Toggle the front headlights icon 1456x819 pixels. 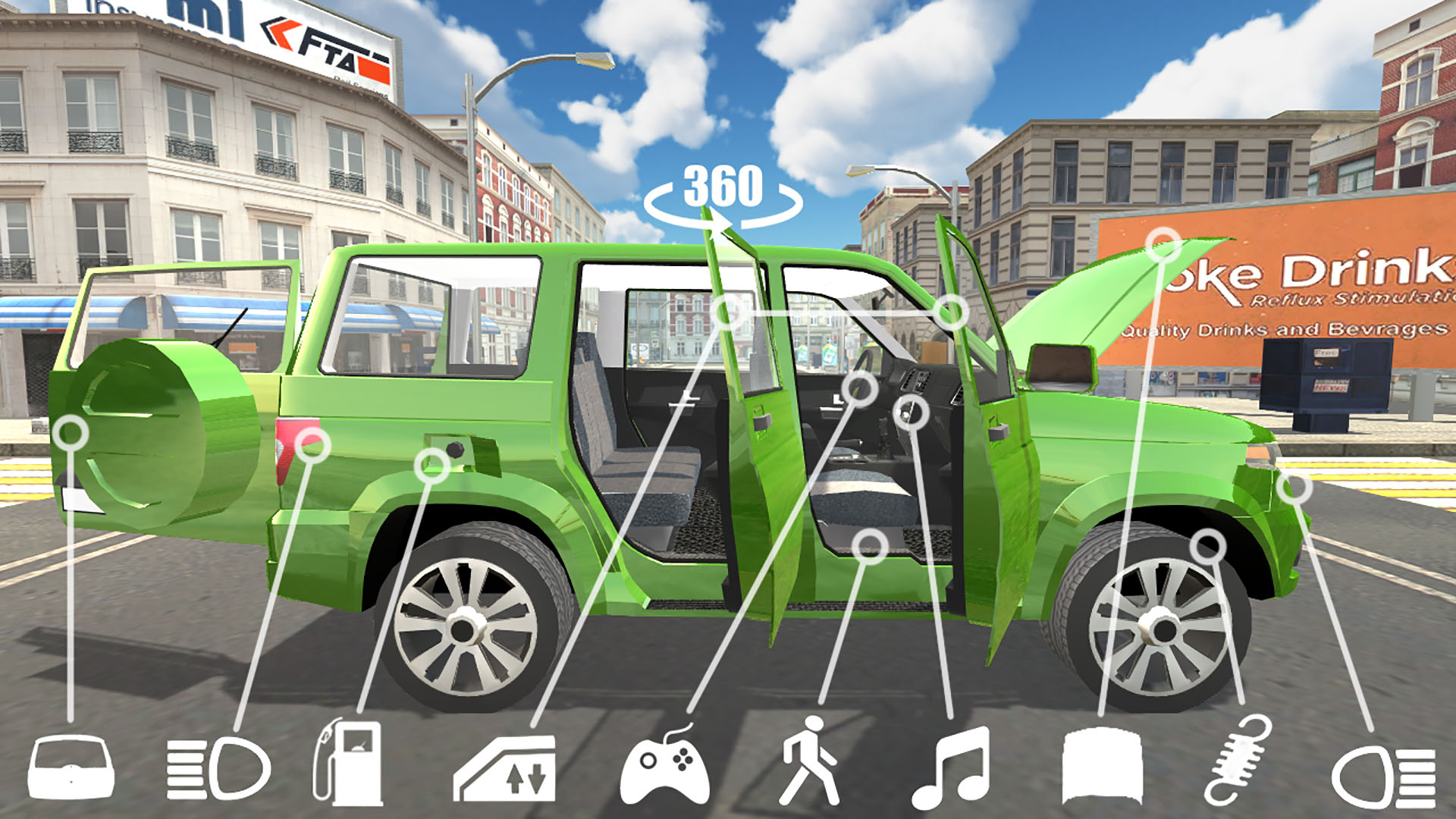1384,775
